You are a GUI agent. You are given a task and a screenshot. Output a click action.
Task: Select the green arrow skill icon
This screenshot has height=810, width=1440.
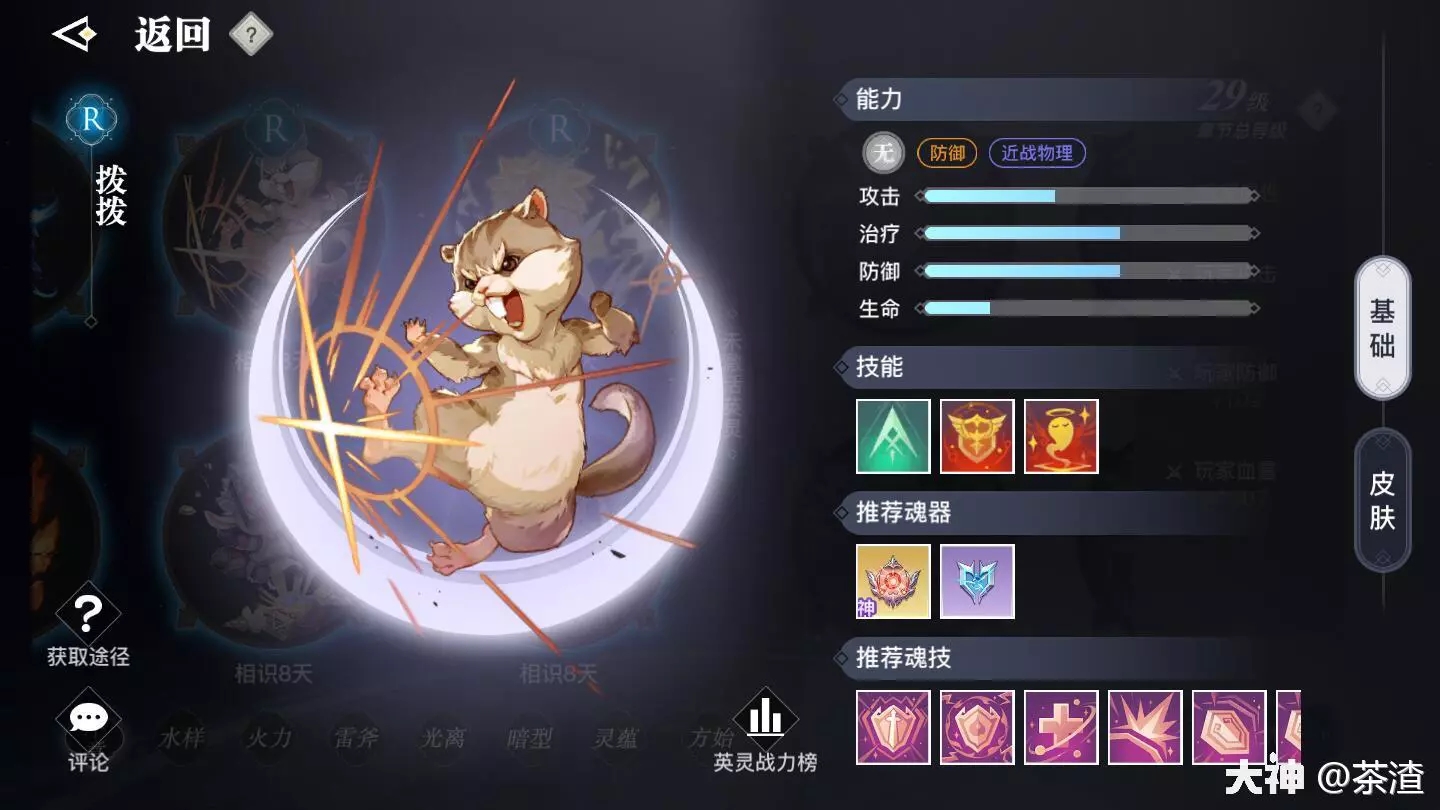[893, 436]
